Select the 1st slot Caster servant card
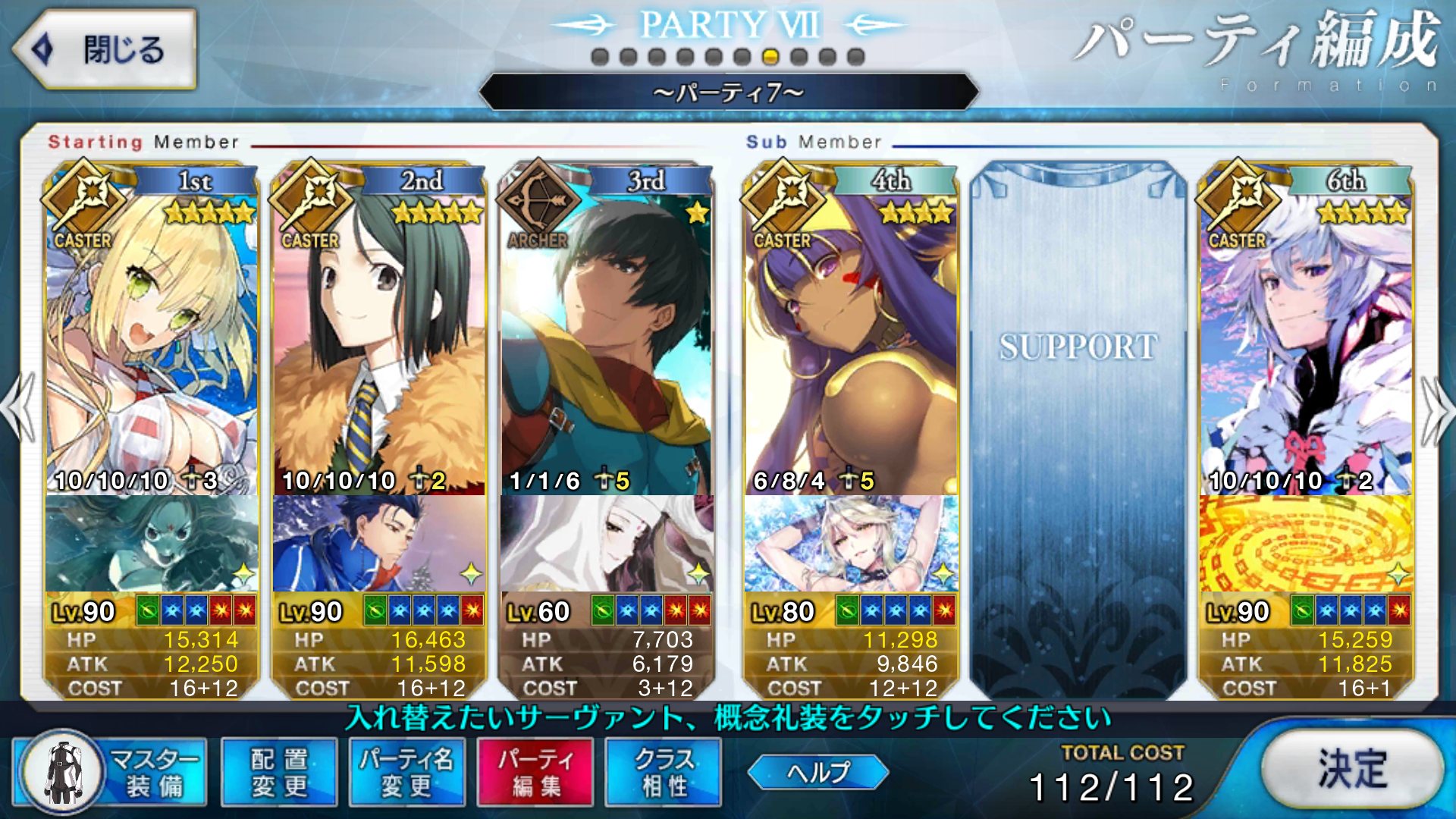Screen dimensions: 1456x819 (152, 341)
